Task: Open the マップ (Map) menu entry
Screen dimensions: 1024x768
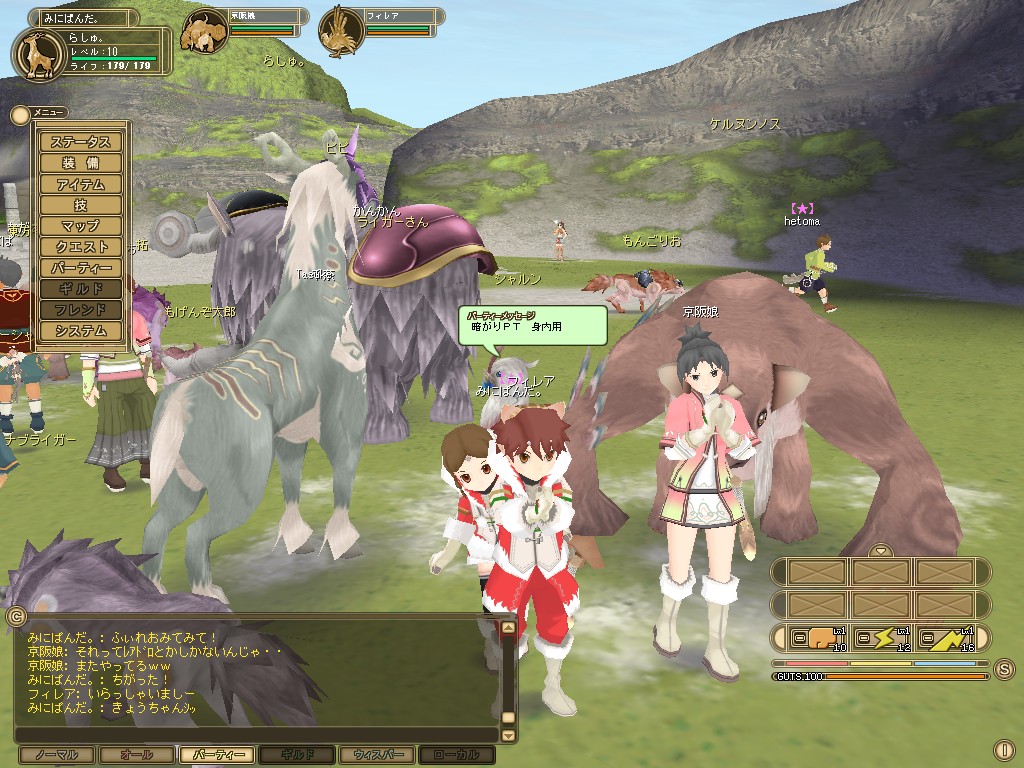Action: click(80, 226)
